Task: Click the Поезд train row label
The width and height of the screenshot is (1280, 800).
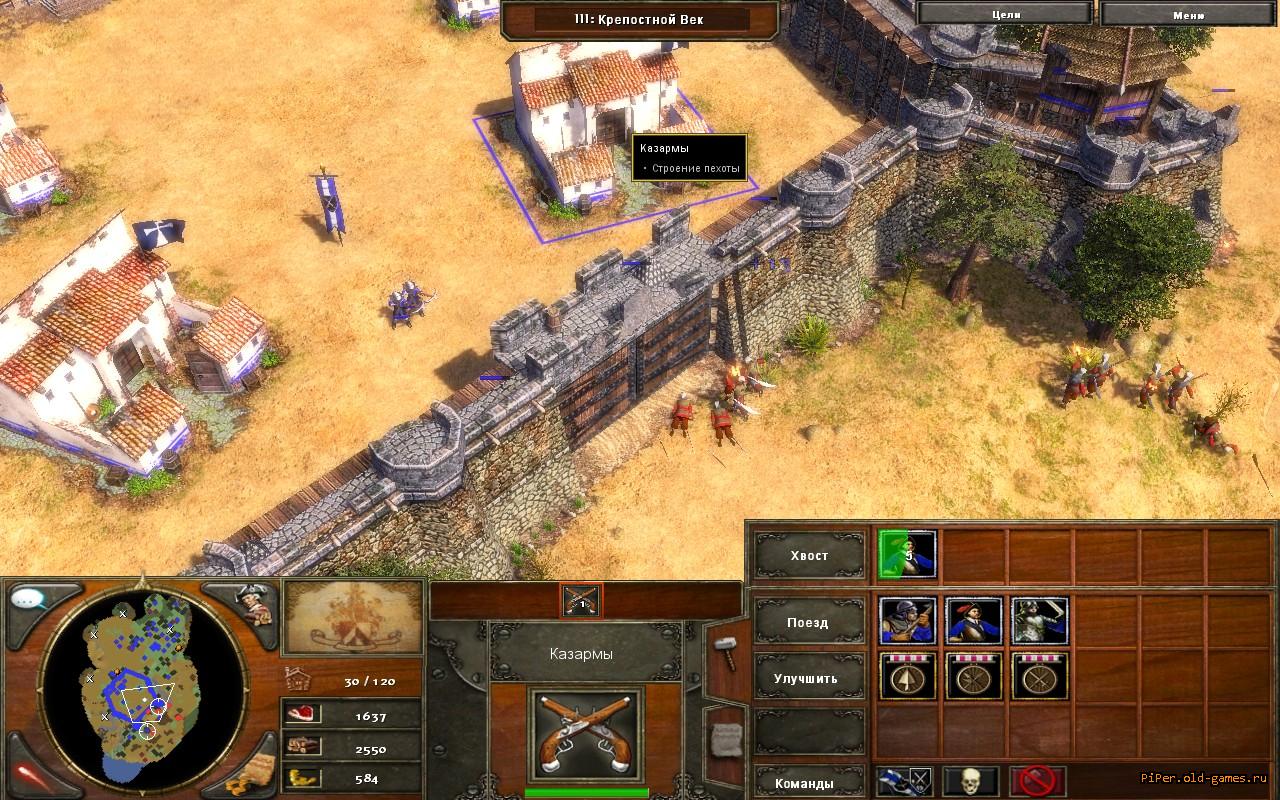Action: tap(809, 622)
